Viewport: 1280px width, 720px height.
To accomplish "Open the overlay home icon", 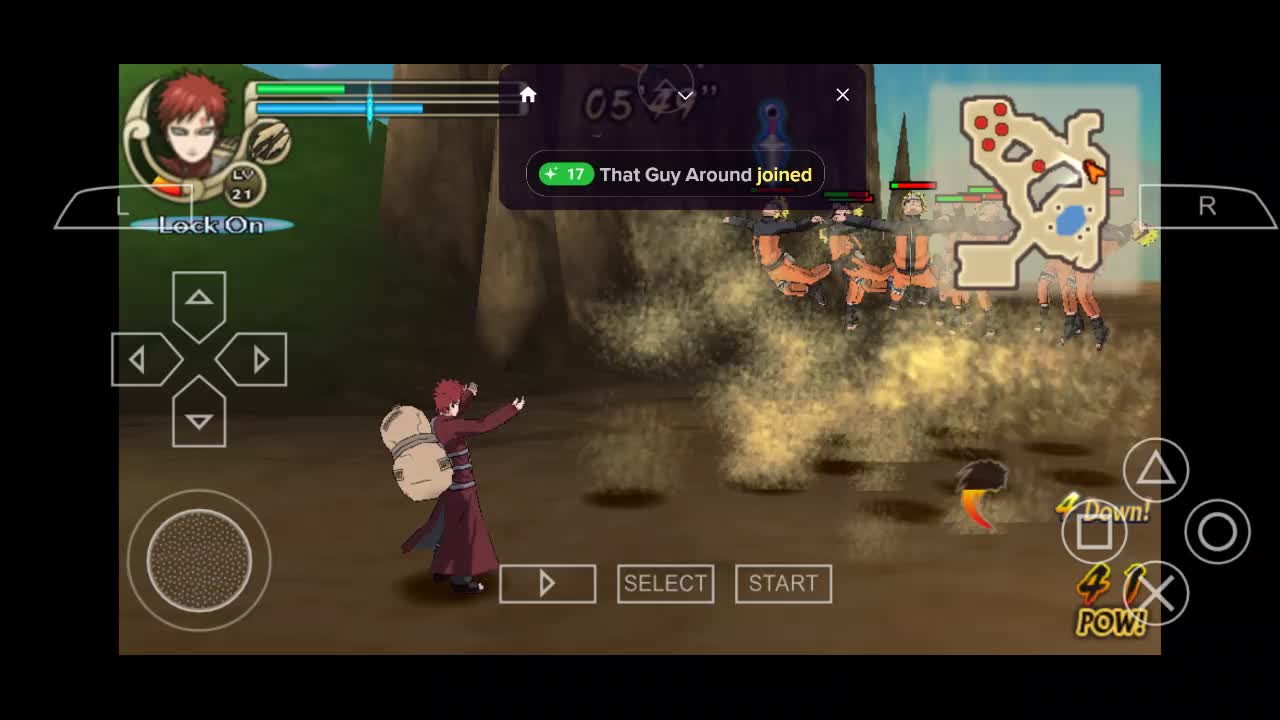I will [528, 95].
